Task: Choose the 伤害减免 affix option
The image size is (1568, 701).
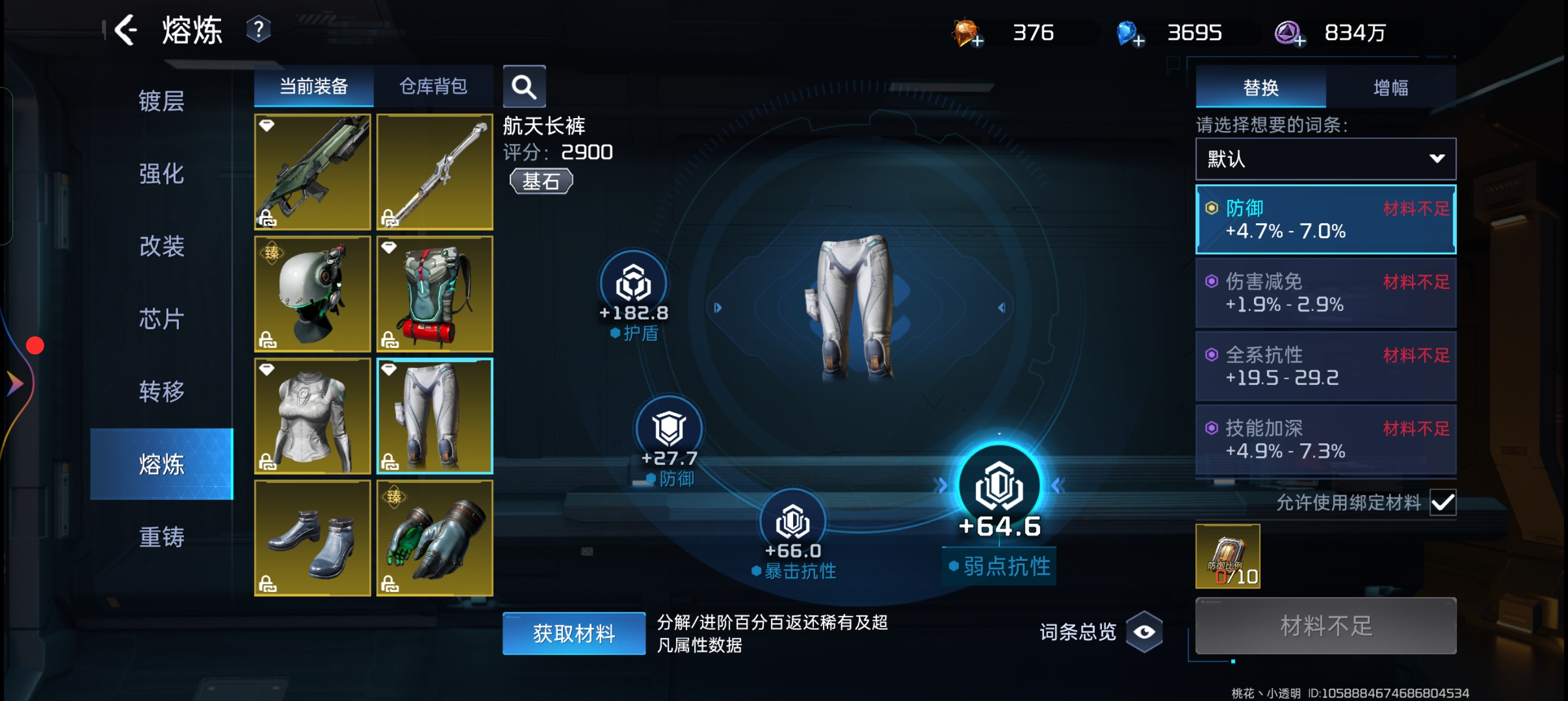Action: [1325, 293]
